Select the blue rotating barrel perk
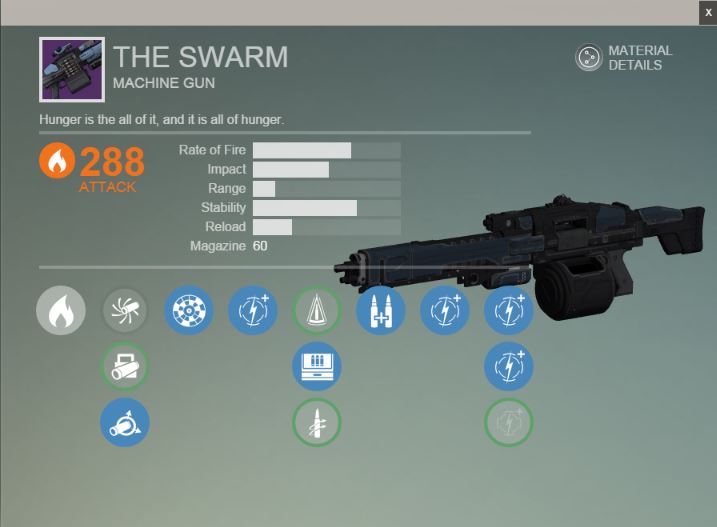717x527 pixels. (x=125, y=422)
